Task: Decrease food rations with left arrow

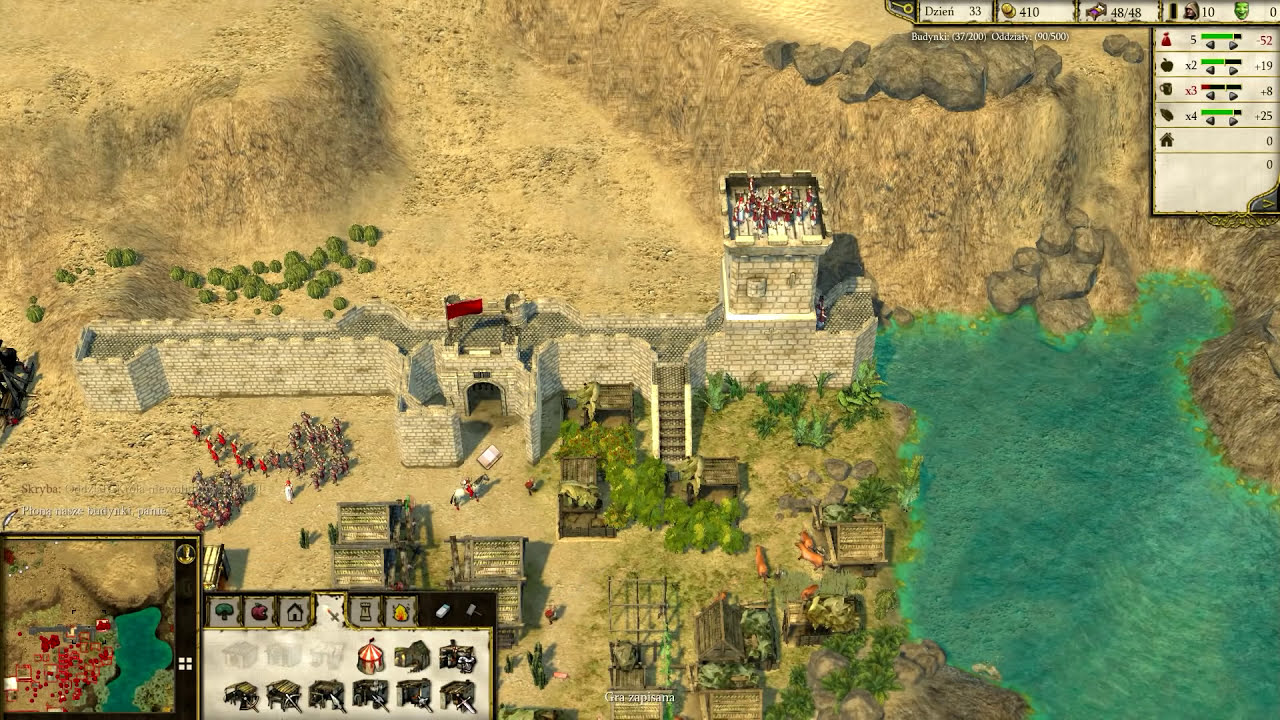Action: tap(1209, 70)
